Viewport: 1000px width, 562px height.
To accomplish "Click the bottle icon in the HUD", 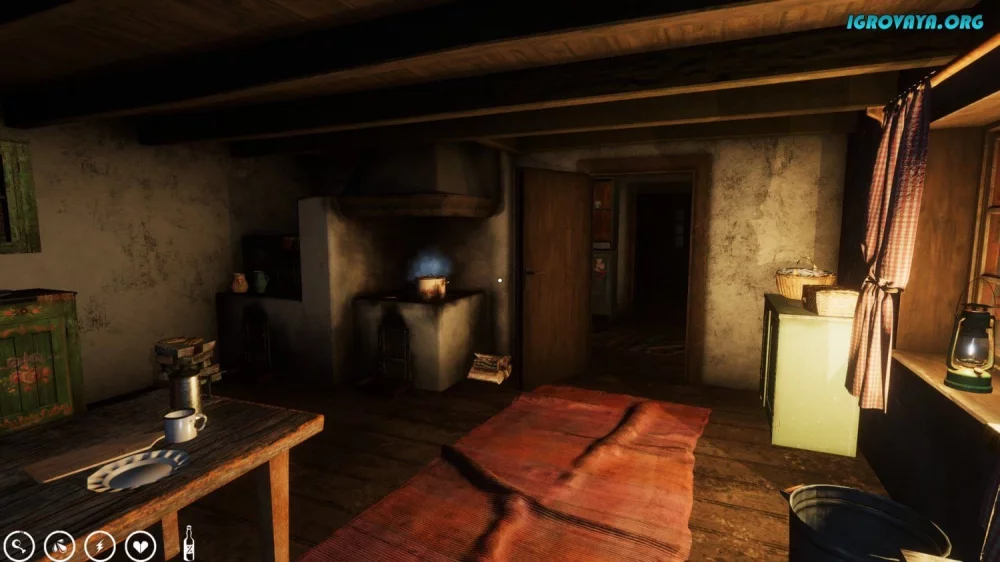I will coord(187,543).
